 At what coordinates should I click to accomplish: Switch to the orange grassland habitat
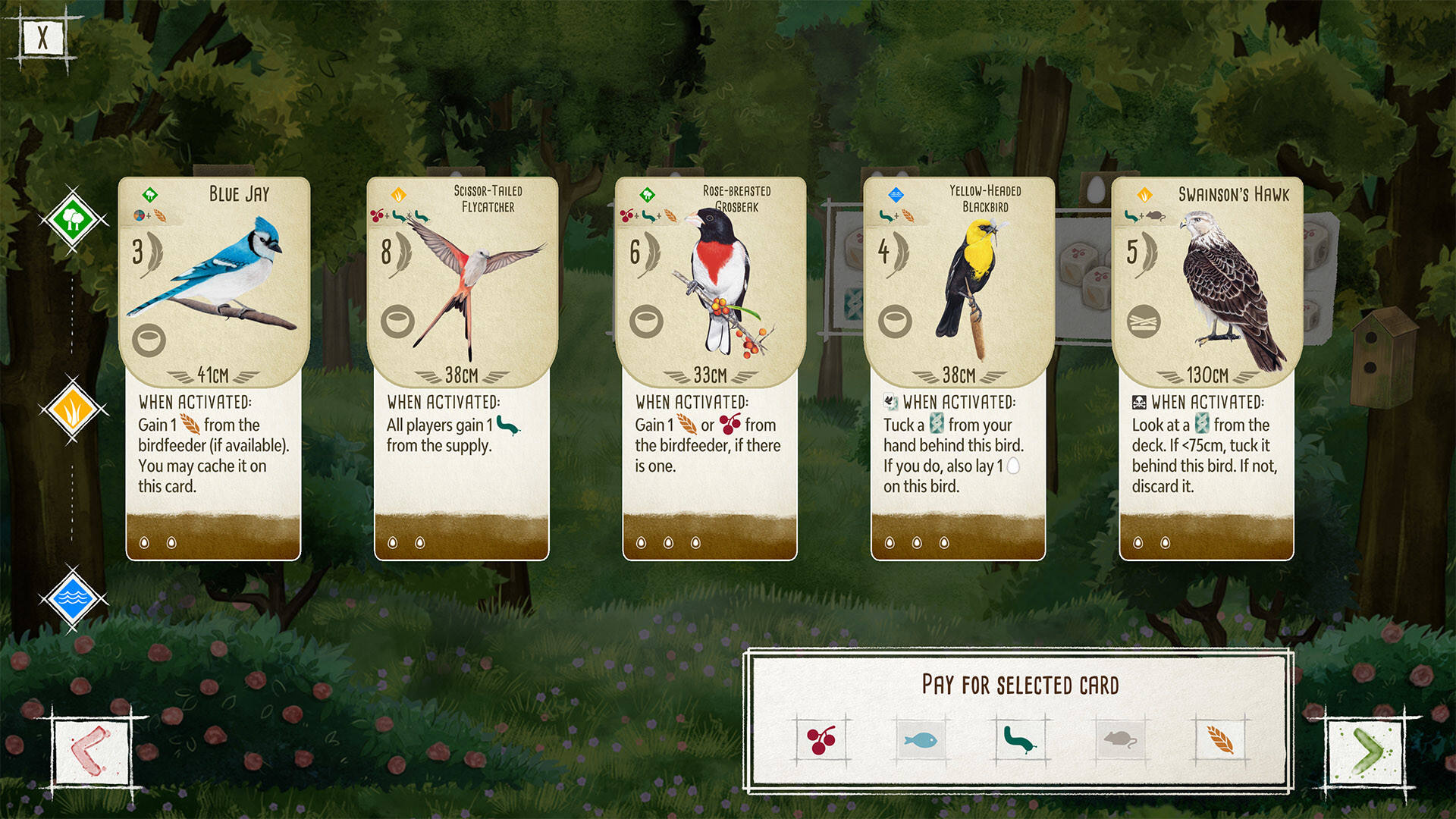[x=73, y=410]
